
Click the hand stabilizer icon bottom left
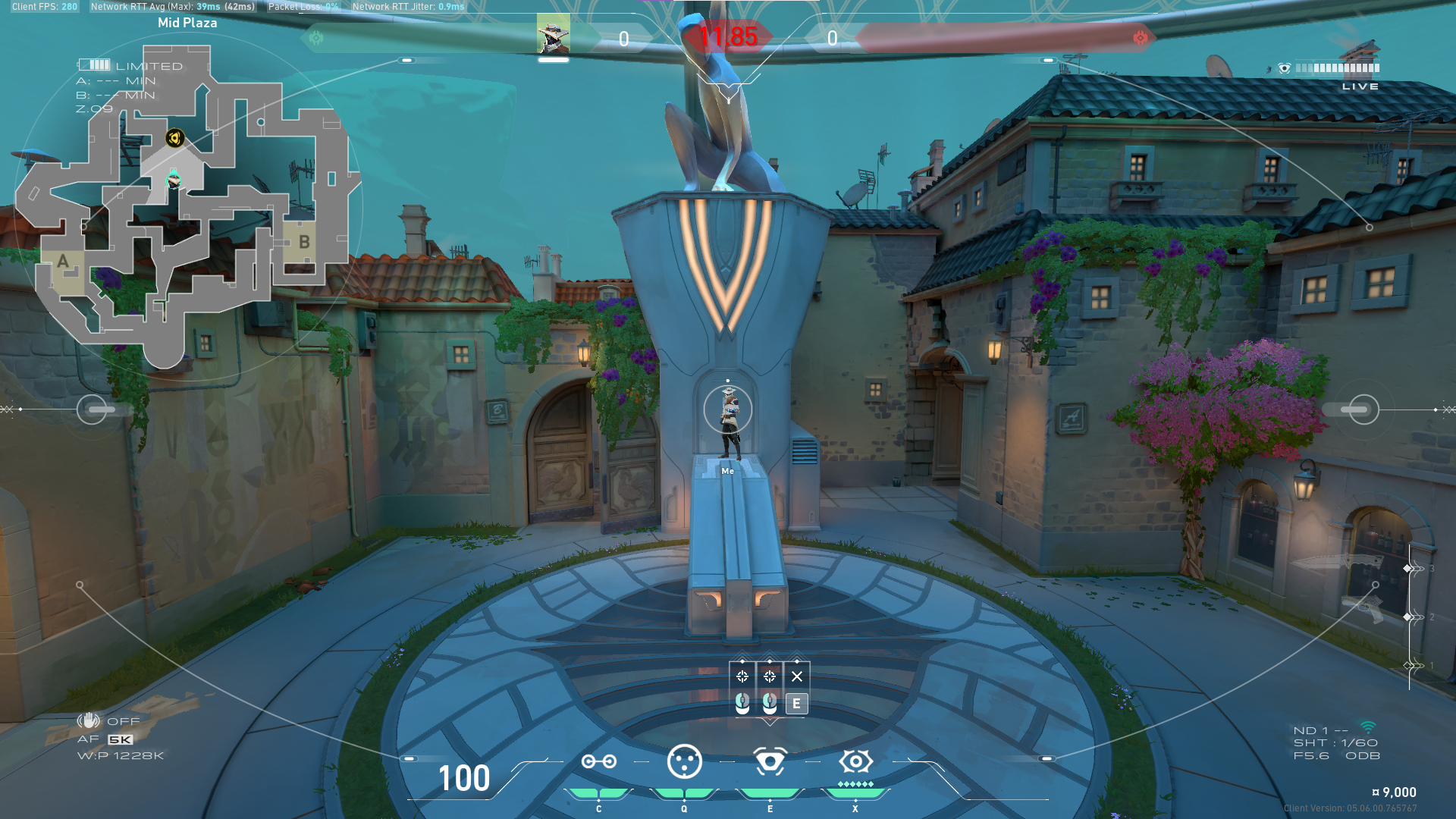pos(90,721)
